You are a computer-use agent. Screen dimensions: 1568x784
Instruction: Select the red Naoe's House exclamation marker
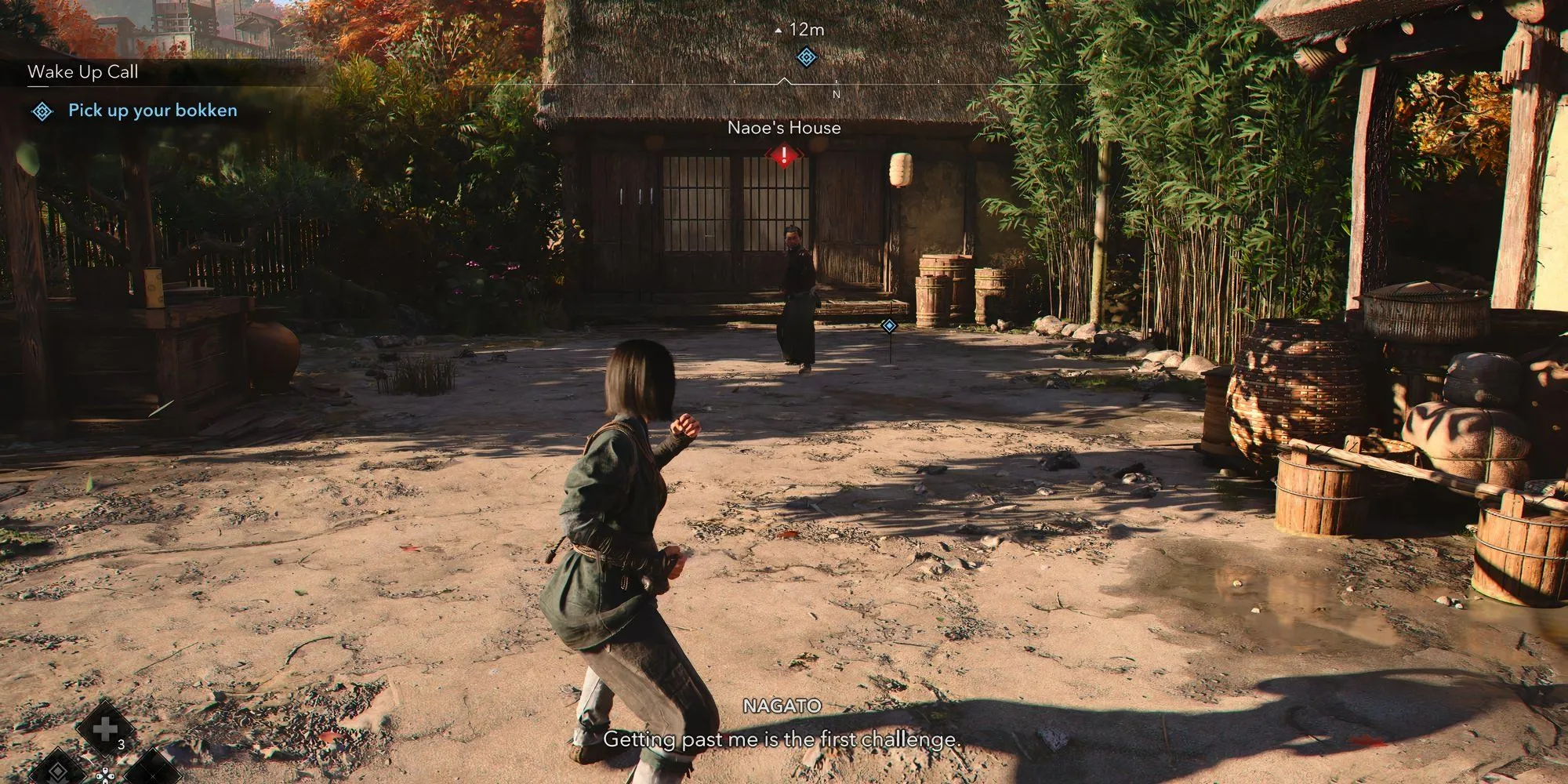pyautogui.click(x=783, y=156)
